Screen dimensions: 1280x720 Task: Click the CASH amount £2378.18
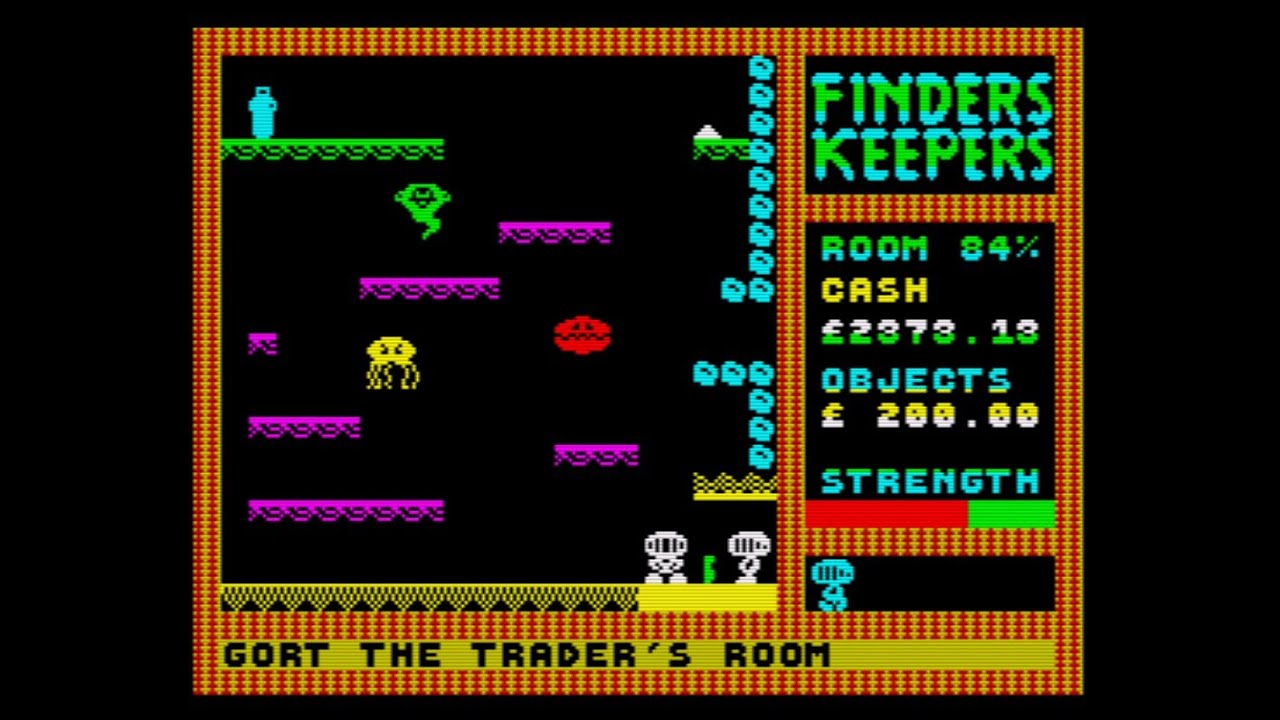(935, 331)
